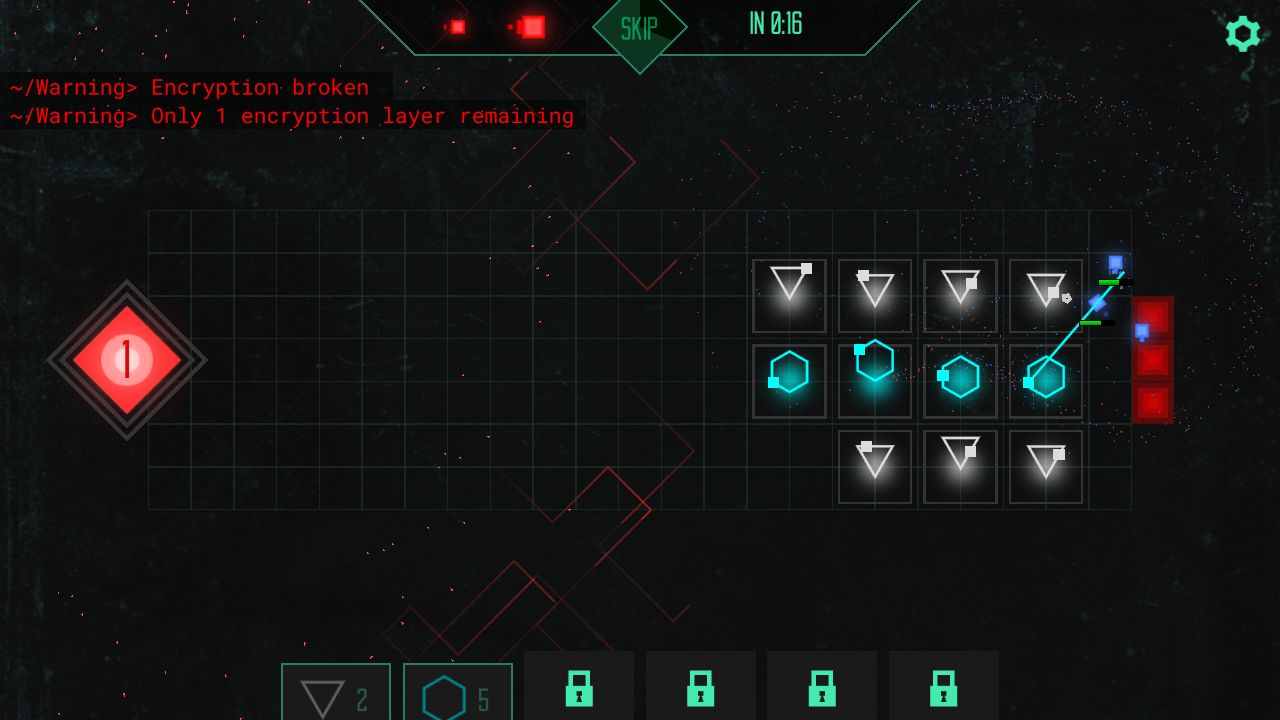Click the third locked padlock slot
The image size is (1280, 720).
click(x=821, y=692)
